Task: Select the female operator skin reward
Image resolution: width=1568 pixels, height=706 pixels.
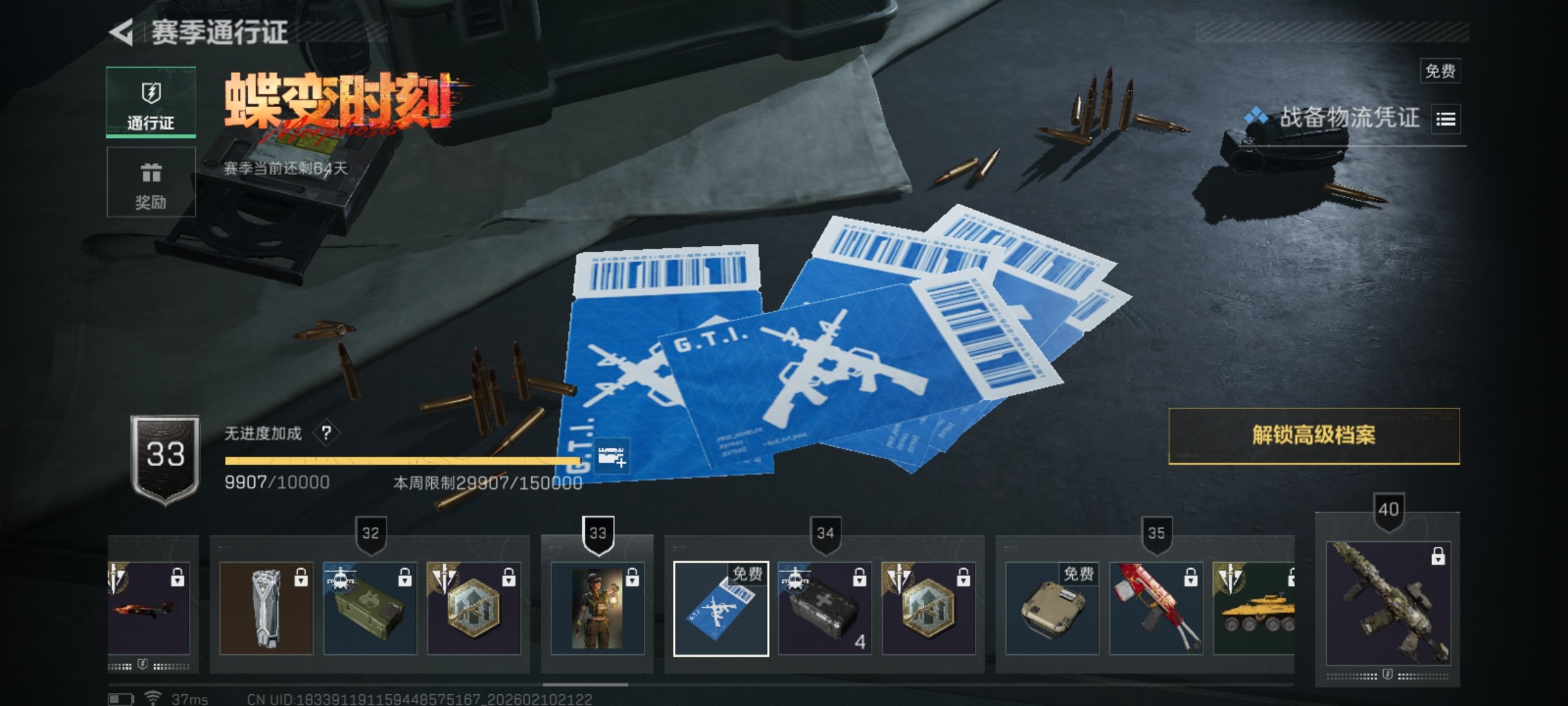Action: click(x=597, y=609)
